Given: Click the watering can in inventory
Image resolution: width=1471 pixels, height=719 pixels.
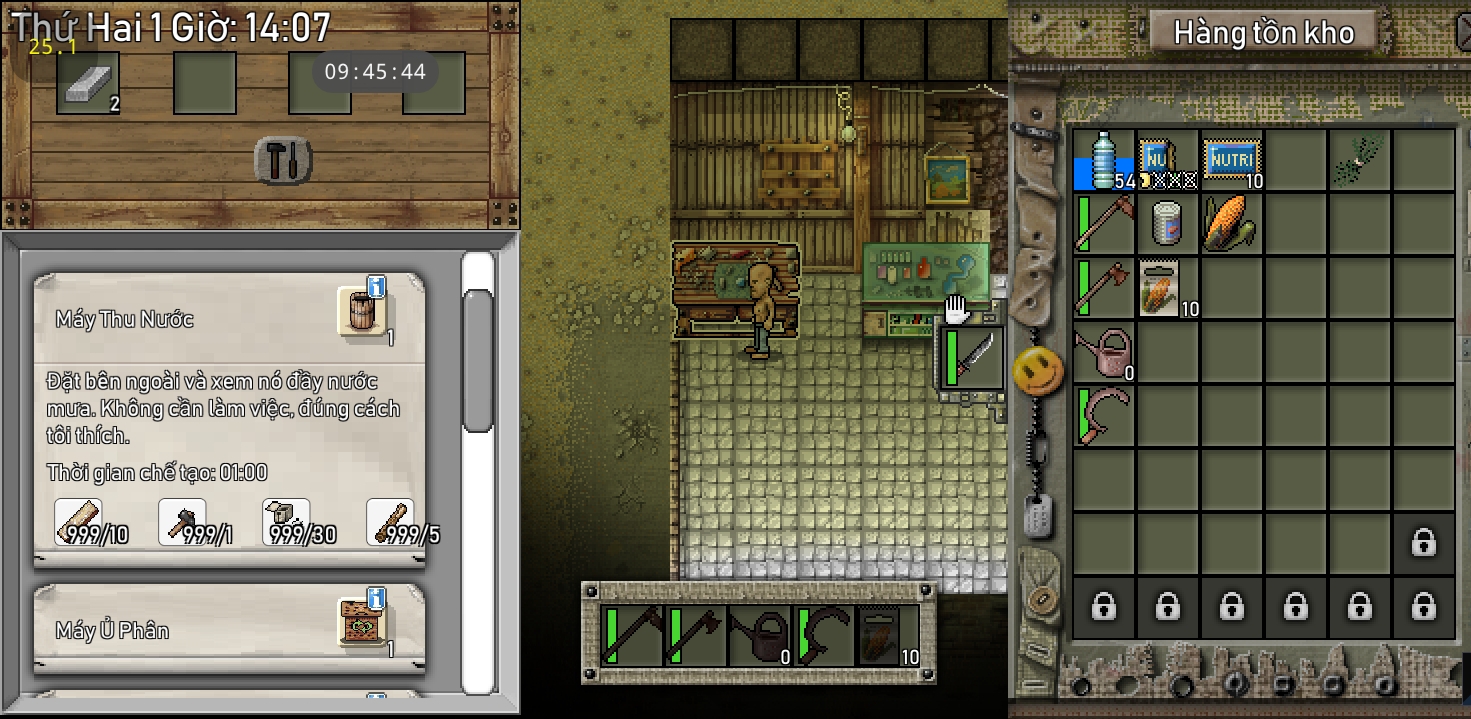Looking at the screenshot, I should click(x=1104, y=352).
